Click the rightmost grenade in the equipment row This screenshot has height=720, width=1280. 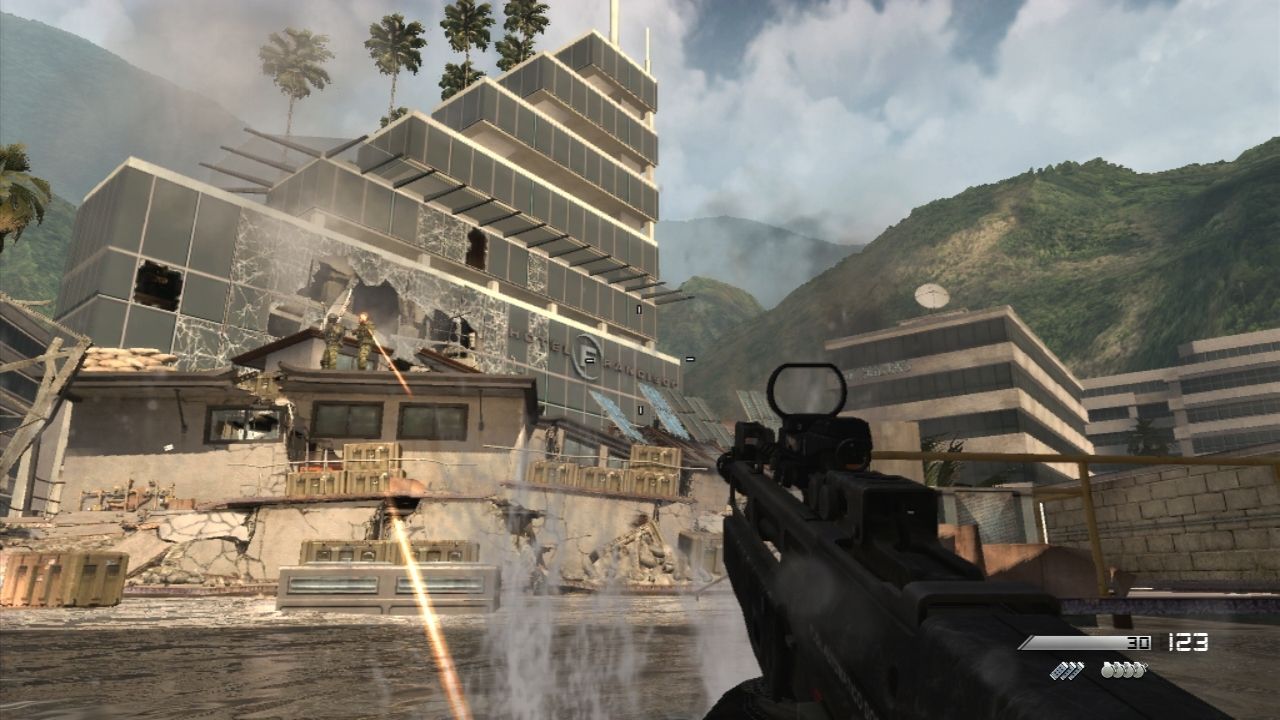(1140, 671)
